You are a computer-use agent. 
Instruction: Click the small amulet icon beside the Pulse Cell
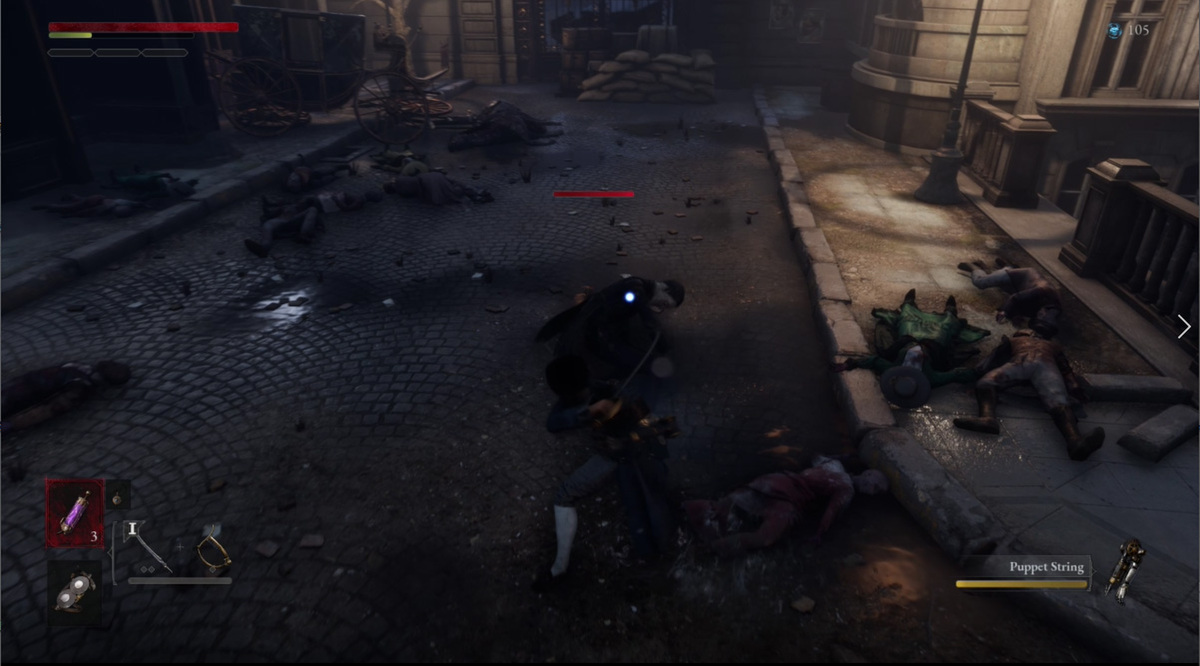(x=117, y=495)
